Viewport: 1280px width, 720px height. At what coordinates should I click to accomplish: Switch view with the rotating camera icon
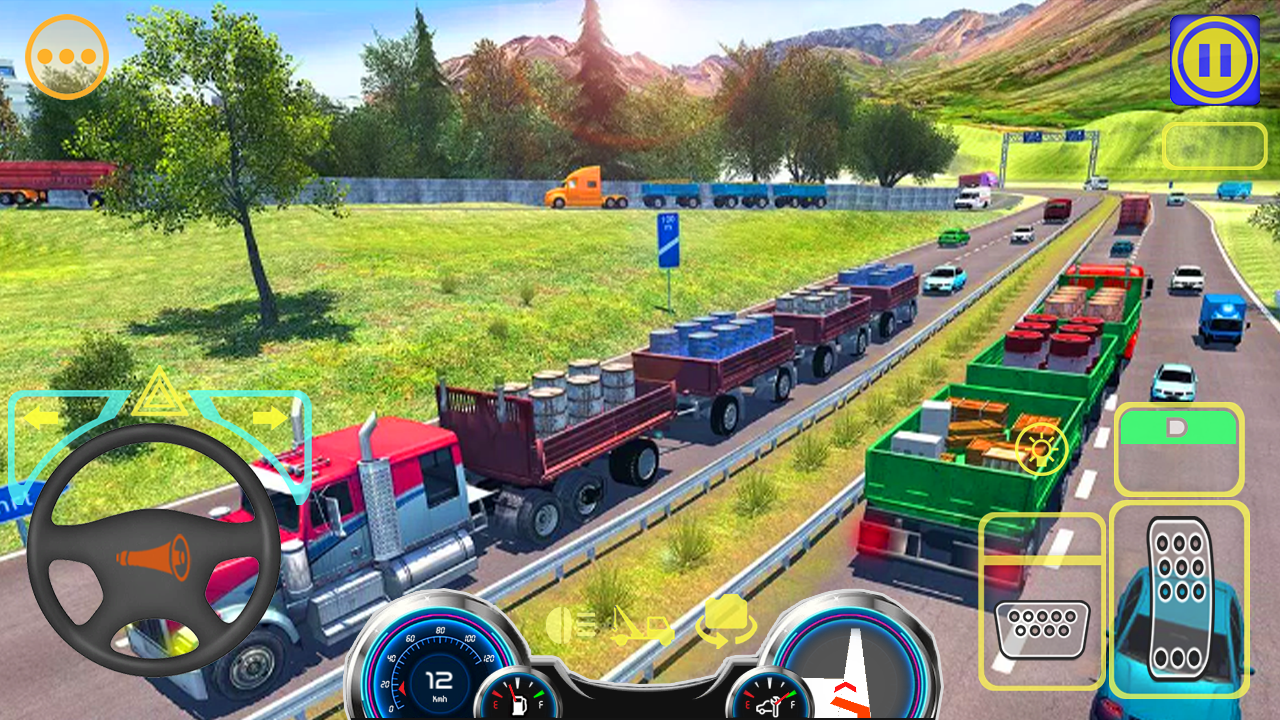pyautogui.click(x=726, y=620)
